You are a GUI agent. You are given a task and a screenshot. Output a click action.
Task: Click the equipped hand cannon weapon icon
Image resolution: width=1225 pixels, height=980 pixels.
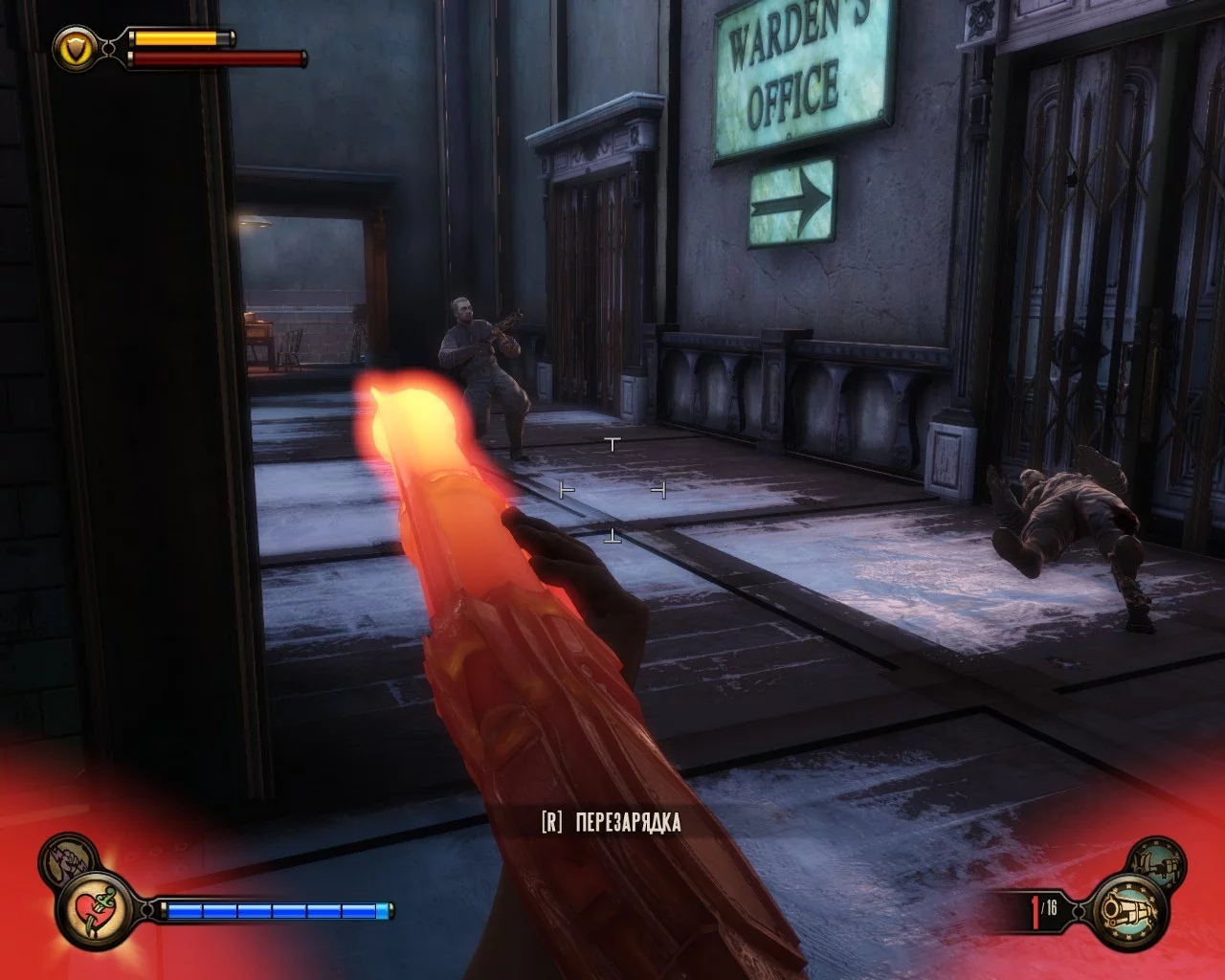click(x=1129, y=910)
